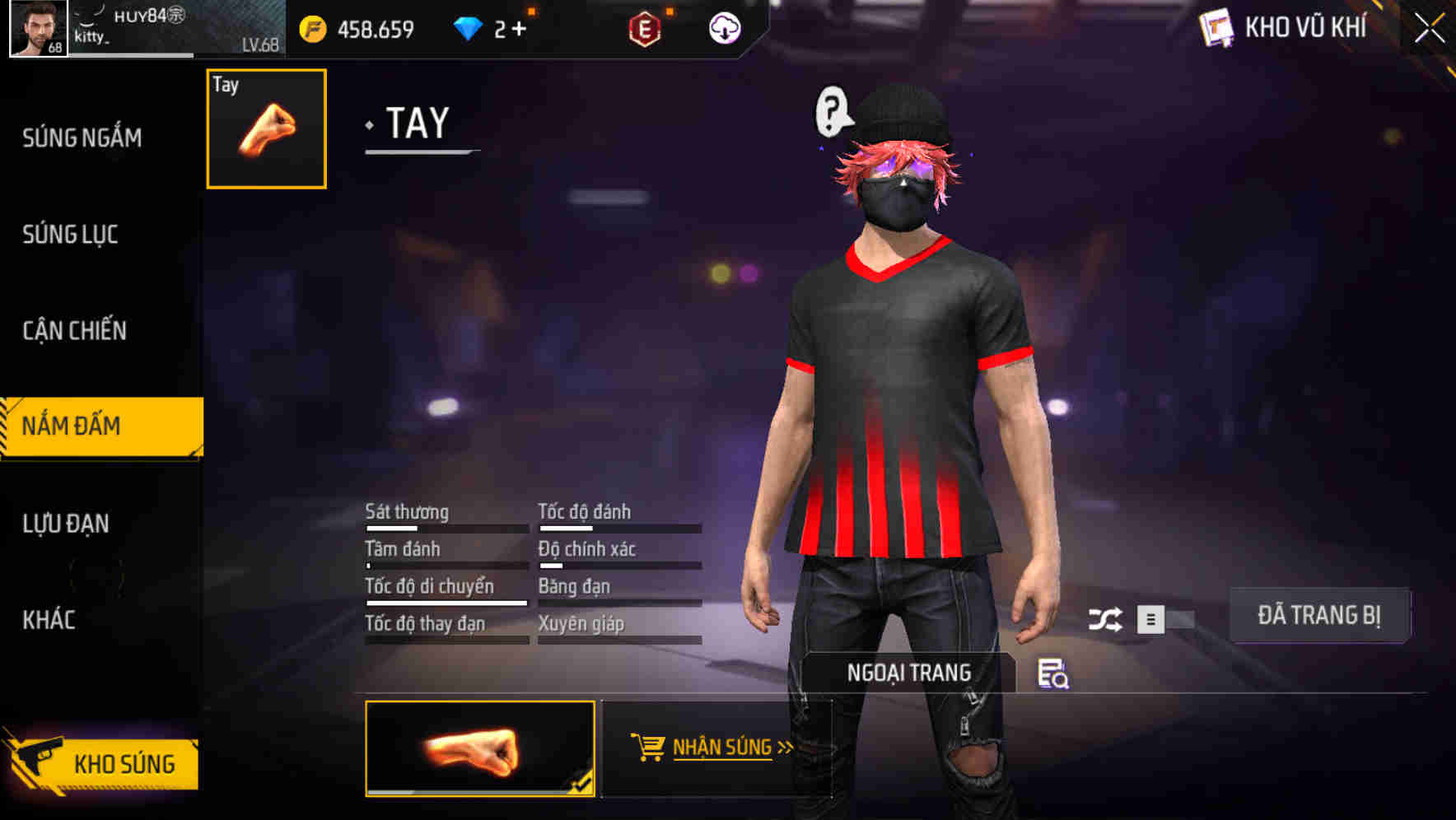Select the Tay fist equipment slot
The image size is (1456, 820).
click(x=265, y=128)
